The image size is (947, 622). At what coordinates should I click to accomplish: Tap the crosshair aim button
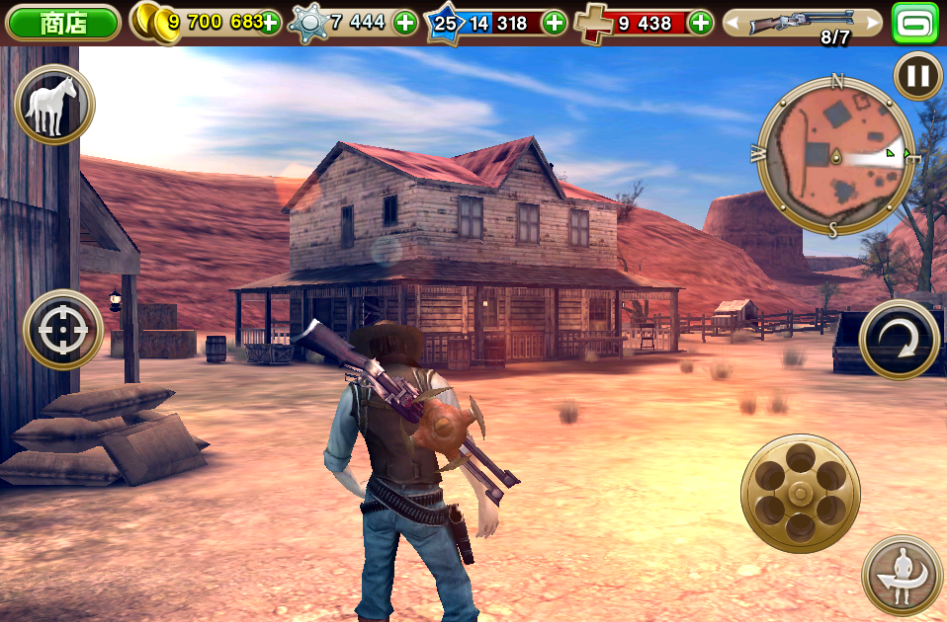tap(63, 329)
